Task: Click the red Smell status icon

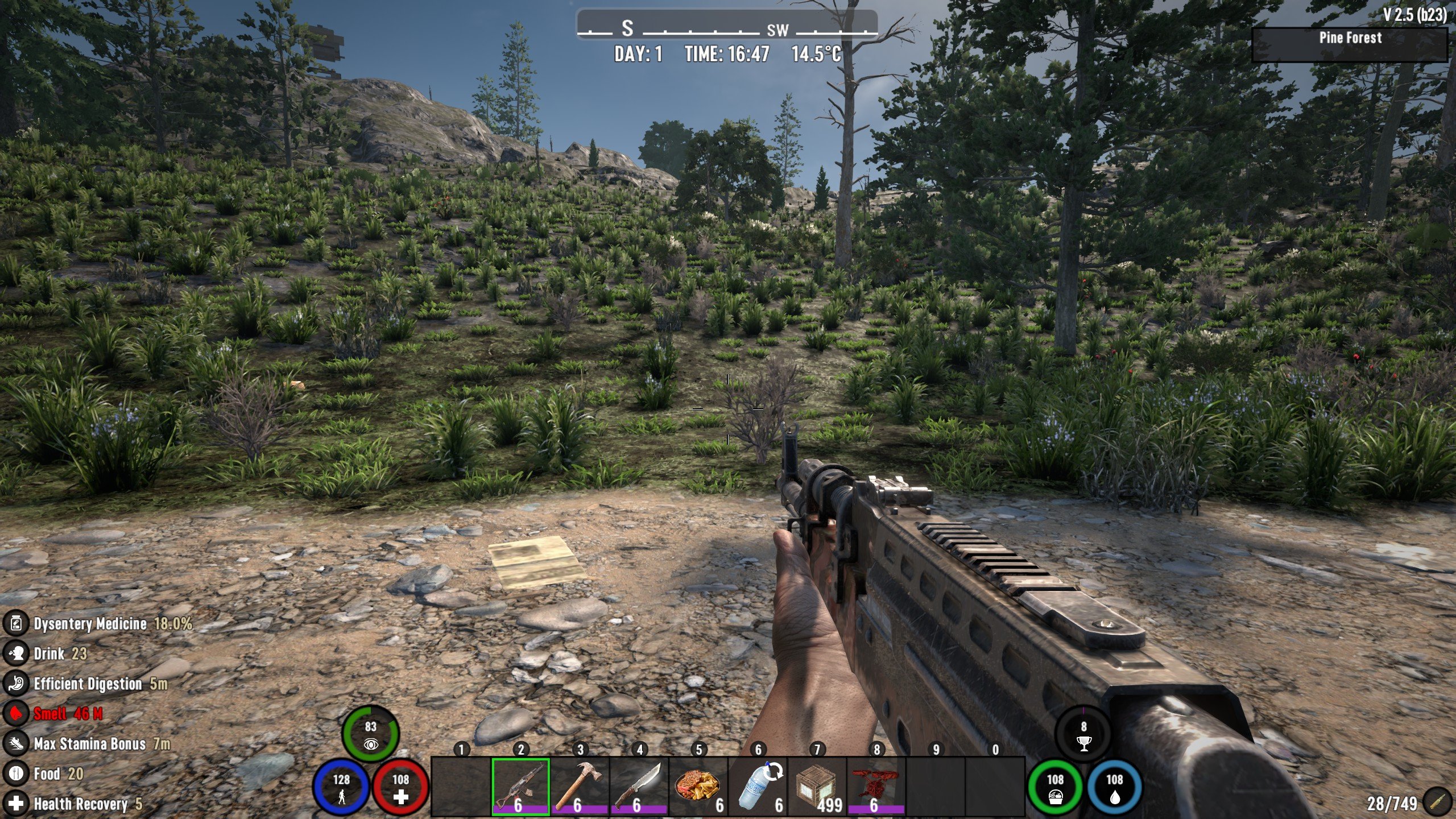Action: pyautogui.click(x=16, y=713)
